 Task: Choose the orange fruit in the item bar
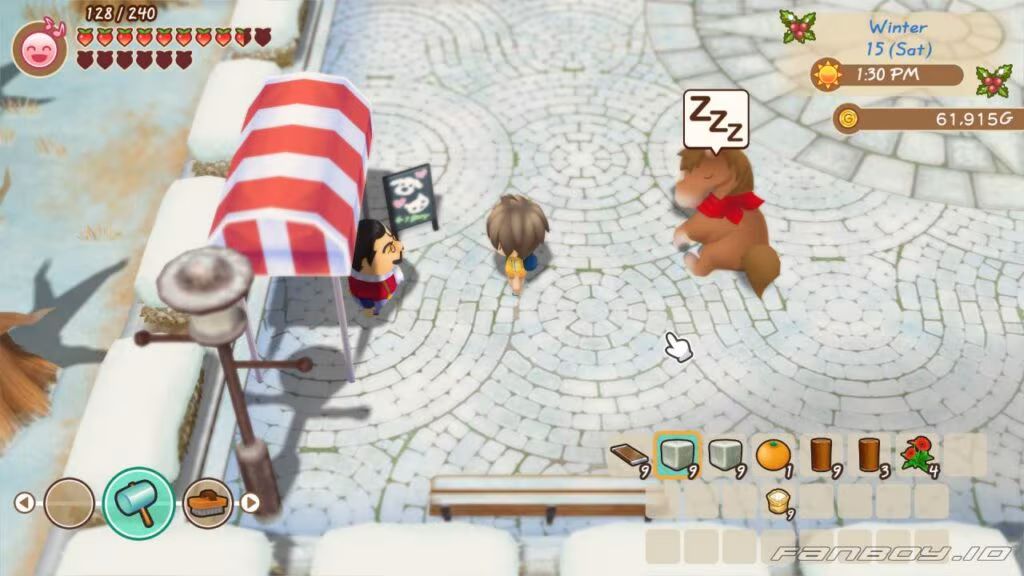click(x=771, y=455)
